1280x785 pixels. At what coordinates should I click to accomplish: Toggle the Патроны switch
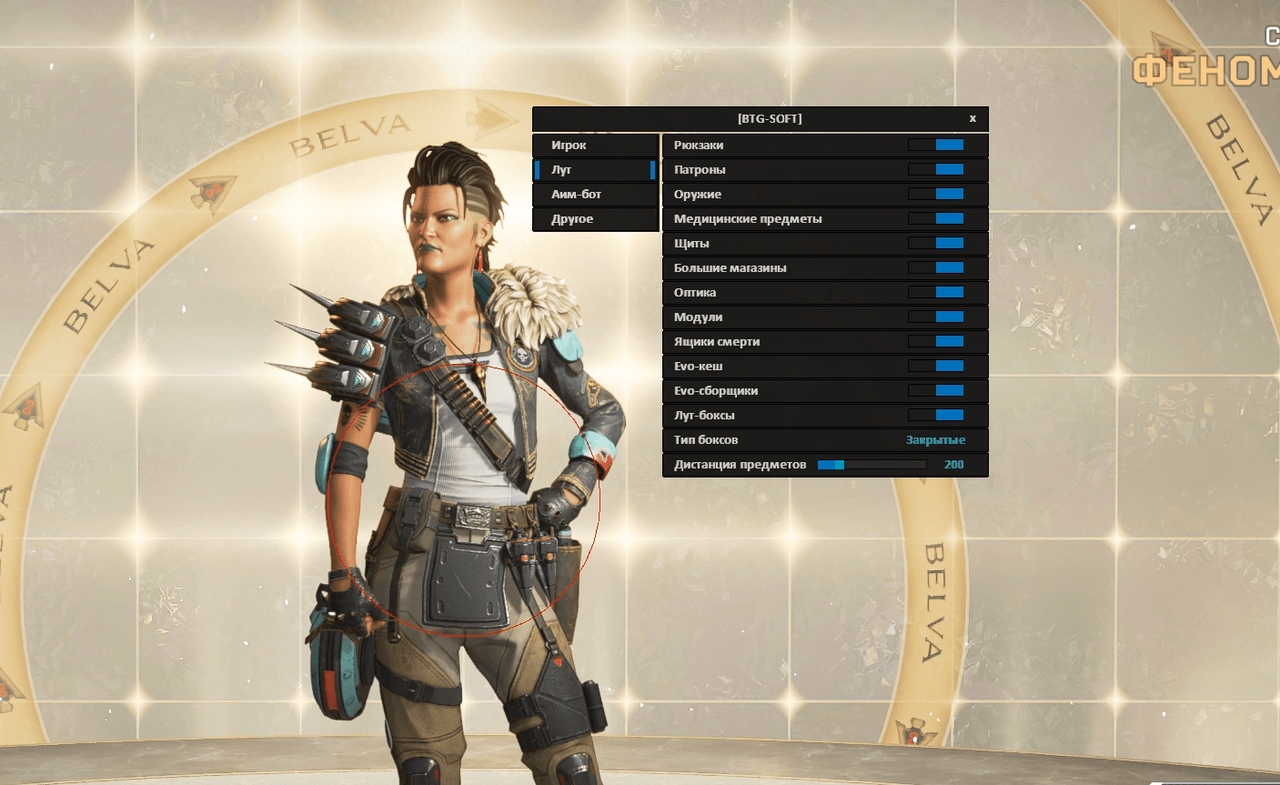pos(936,170)
